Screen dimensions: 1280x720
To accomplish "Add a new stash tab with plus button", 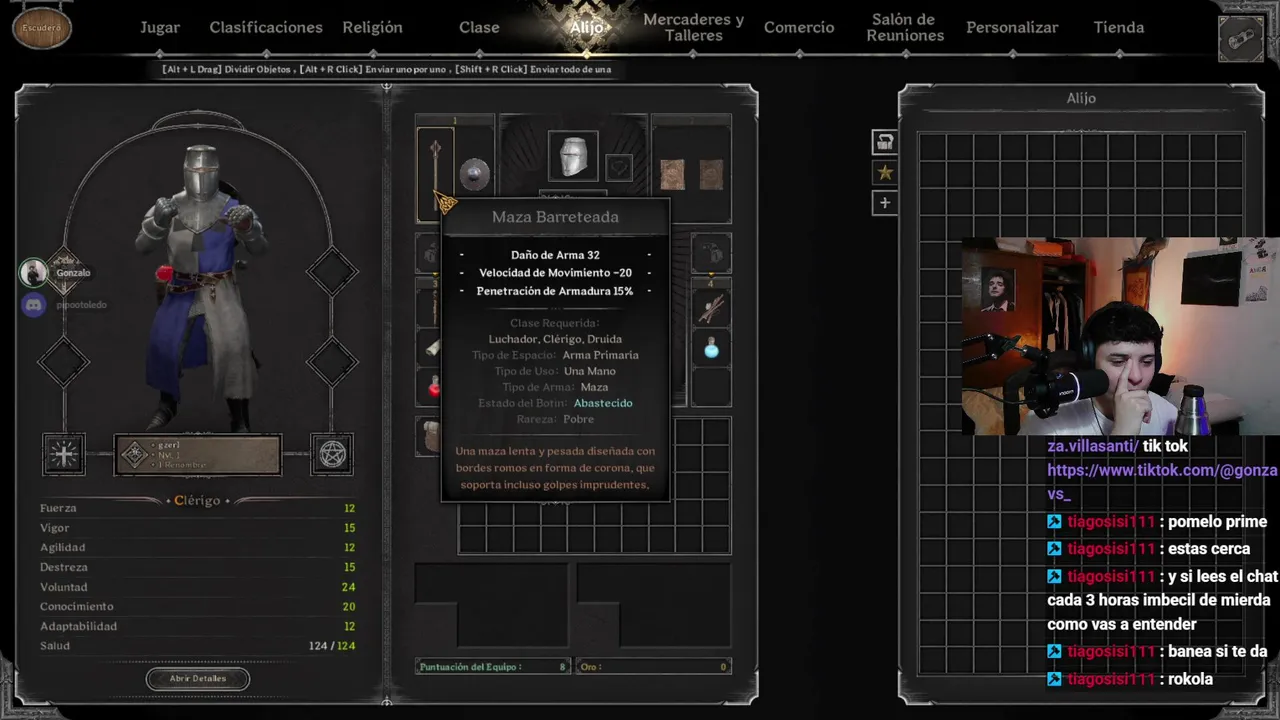I will pos(884,203).
